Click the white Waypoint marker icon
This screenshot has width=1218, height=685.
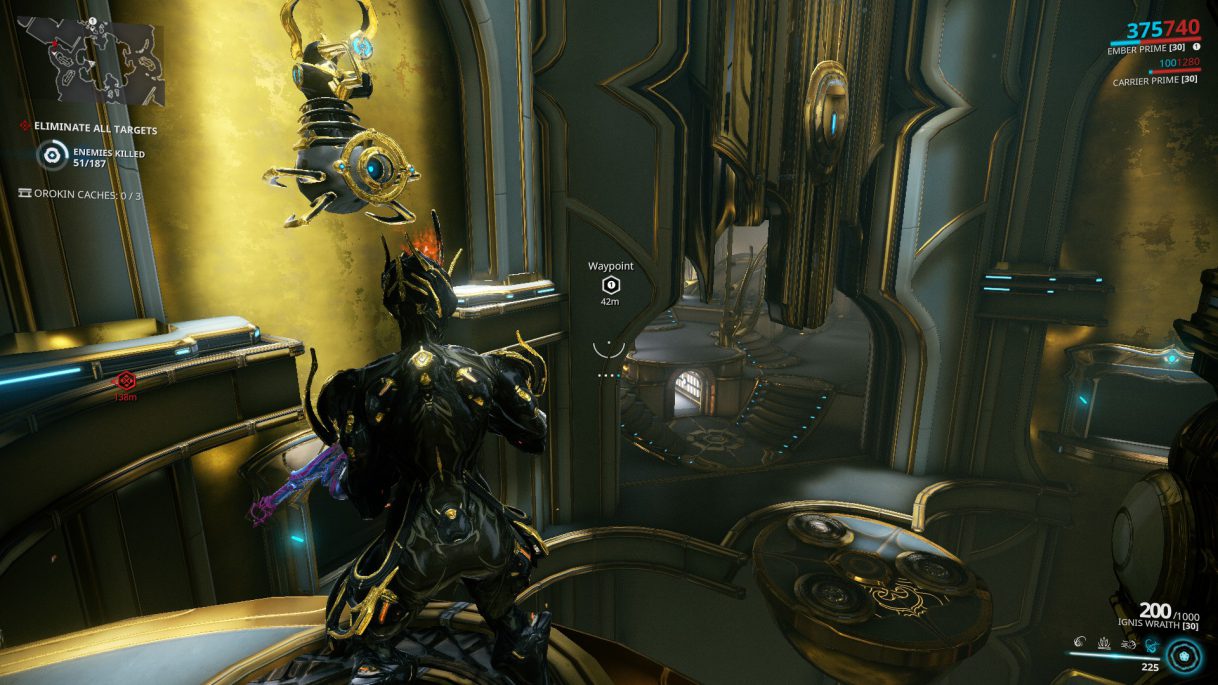(x=610, y=285)
